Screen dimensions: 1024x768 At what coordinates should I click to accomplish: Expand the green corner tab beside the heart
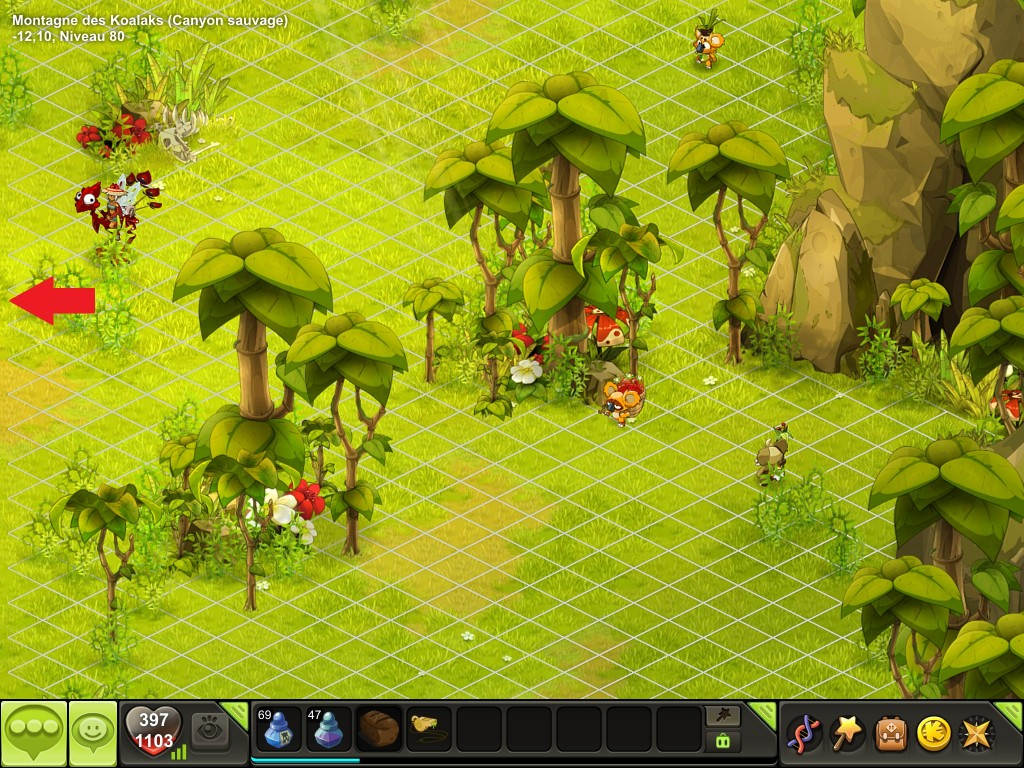click(236, 711)
